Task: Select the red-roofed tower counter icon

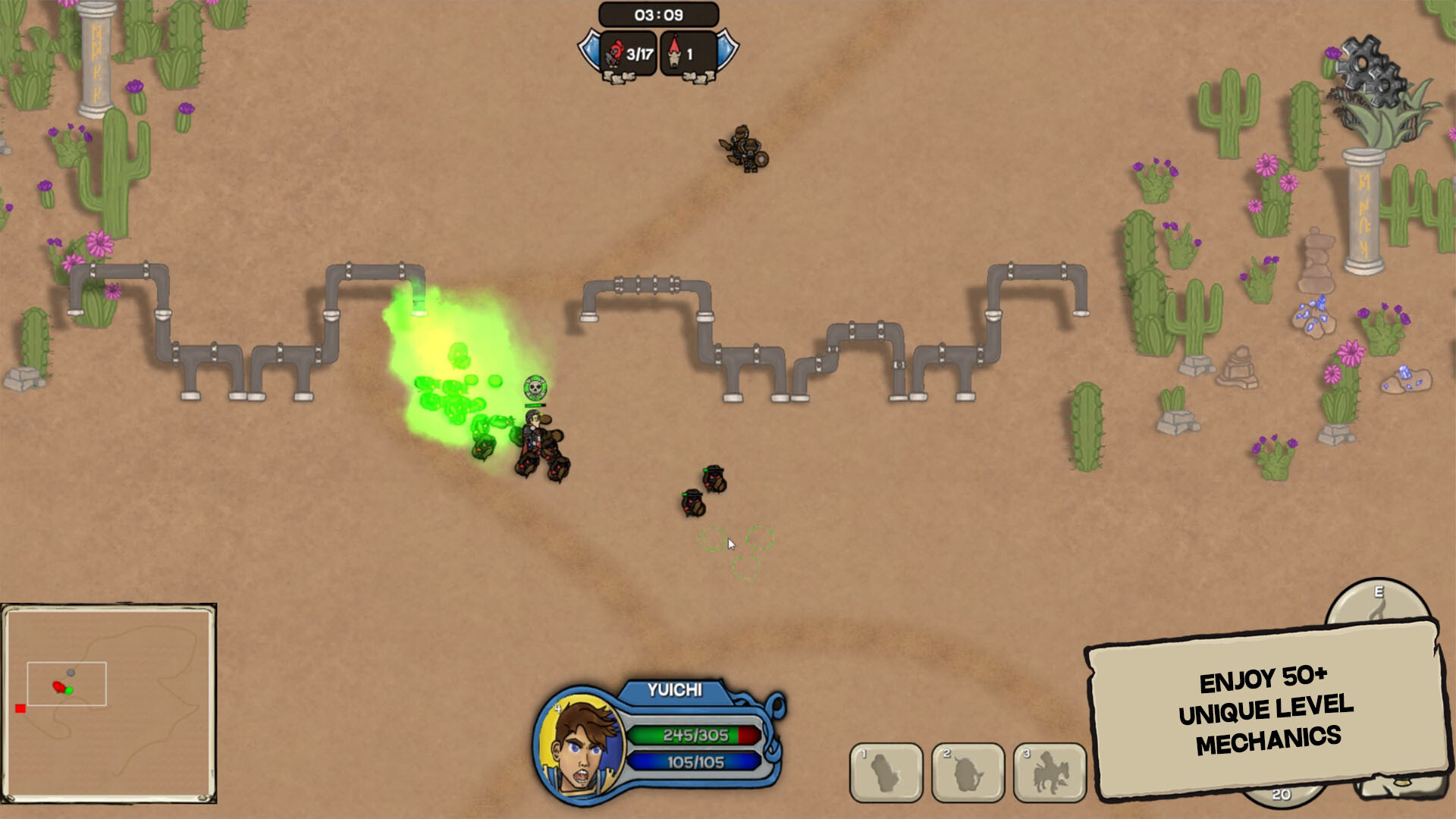Action: tap(675, 52)
